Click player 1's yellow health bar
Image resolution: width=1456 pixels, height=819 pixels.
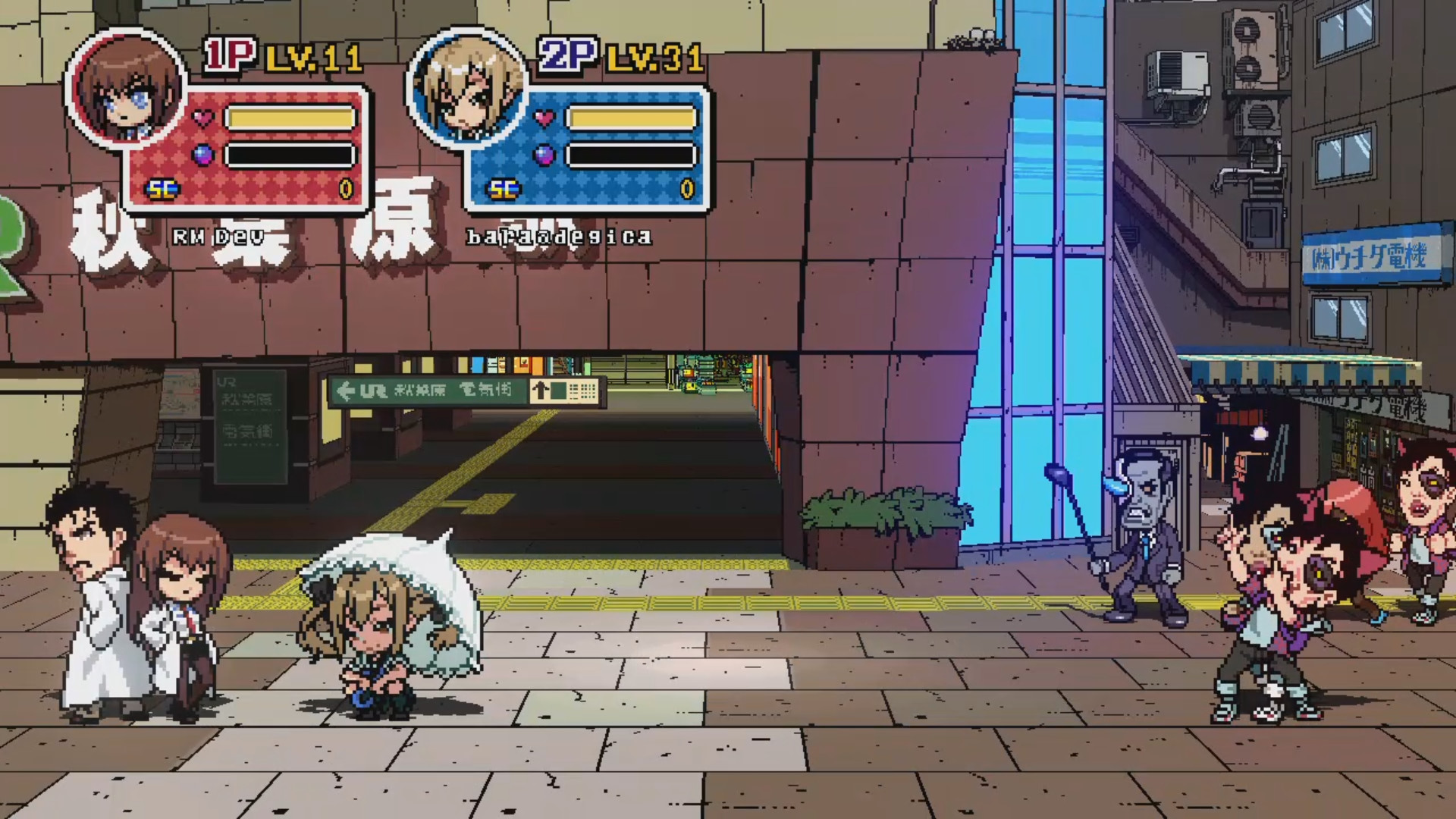pyautogui.click(x=293, y=117)
